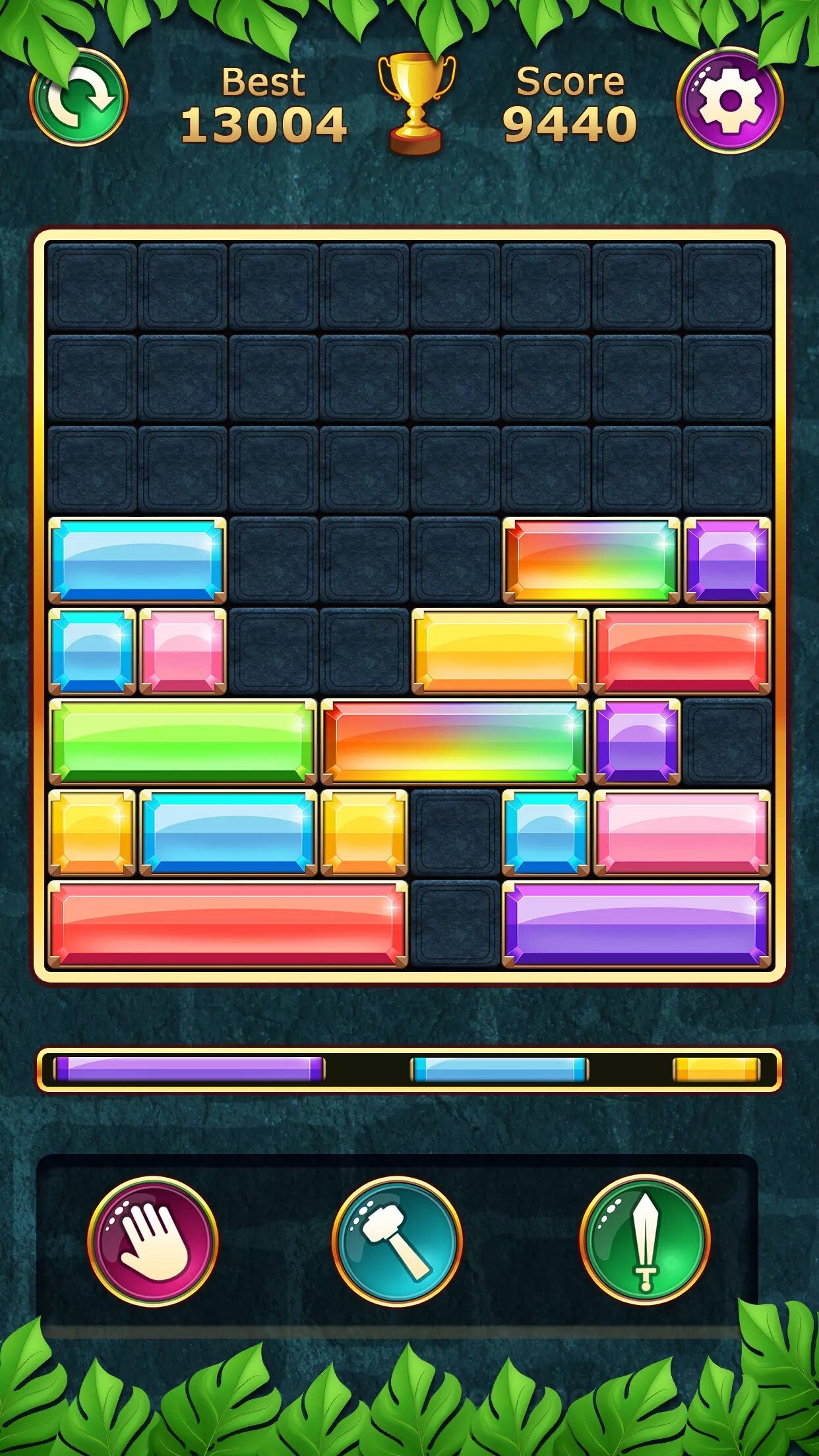Select the long green block
This screenshot has width=819, height=1456.
point(183,742)
